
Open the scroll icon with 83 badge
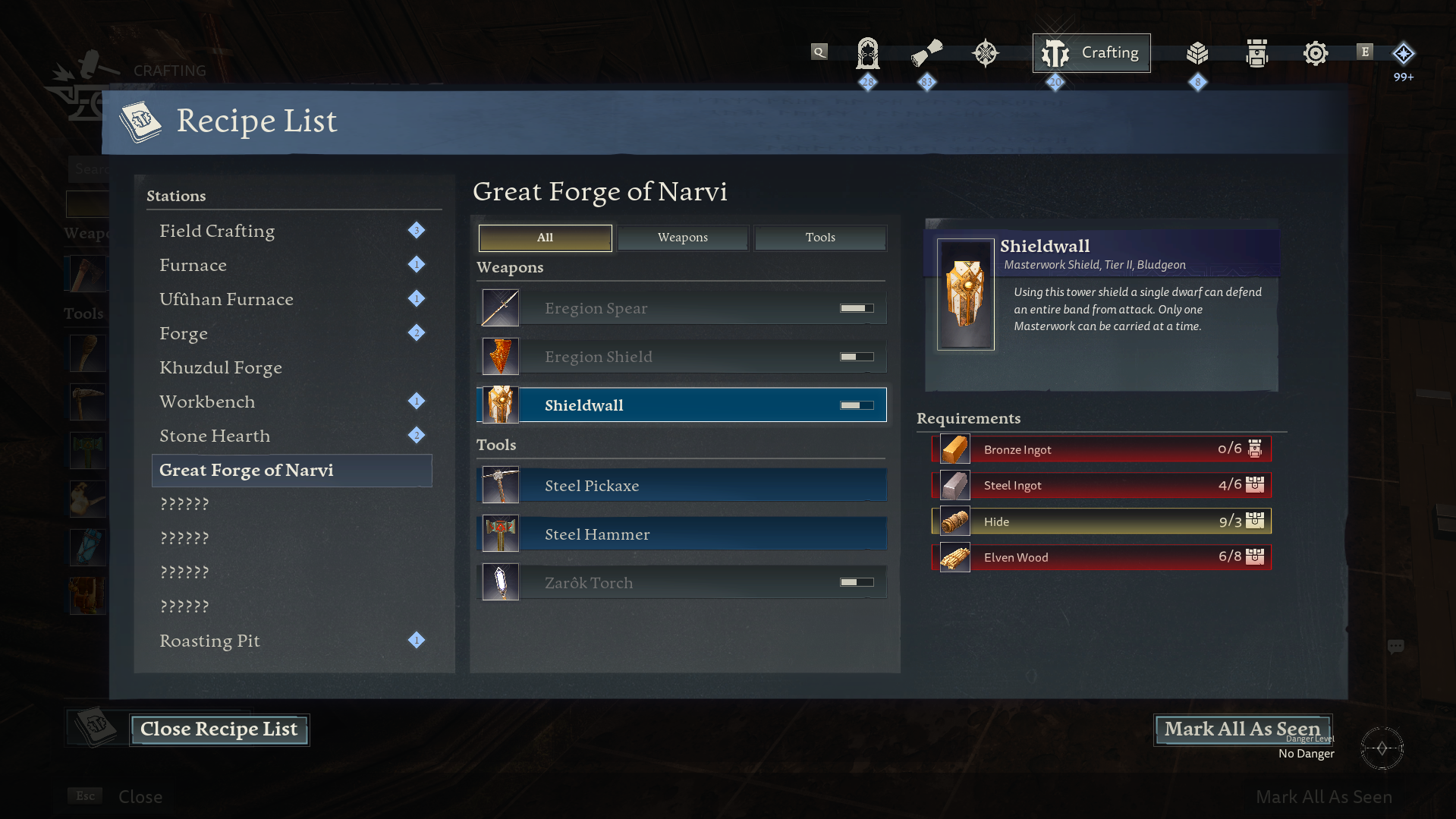[926, 52]
